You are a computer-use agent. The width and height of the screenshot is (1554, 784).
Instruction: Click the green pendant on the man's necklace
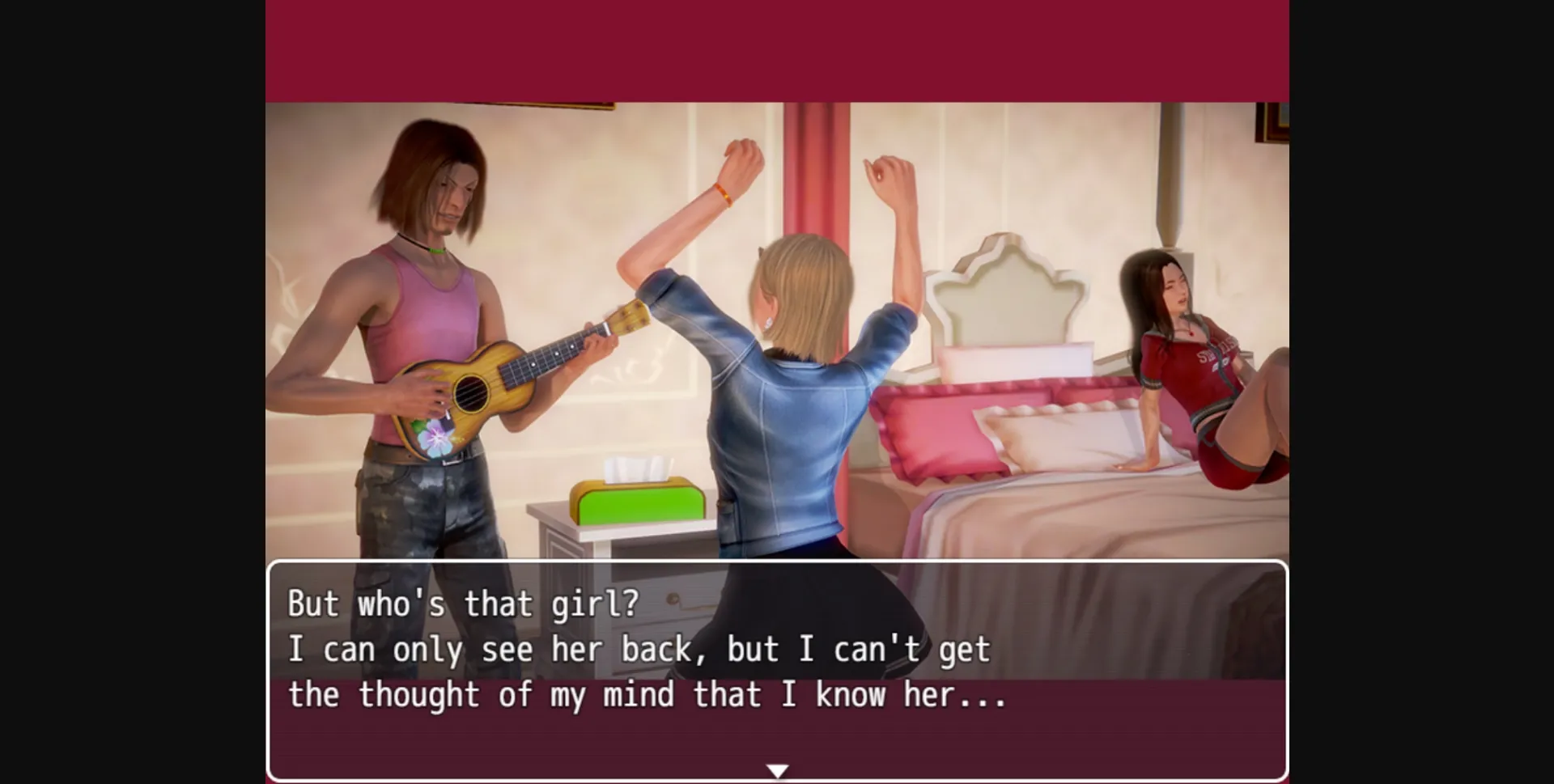(x=436, y=249)
